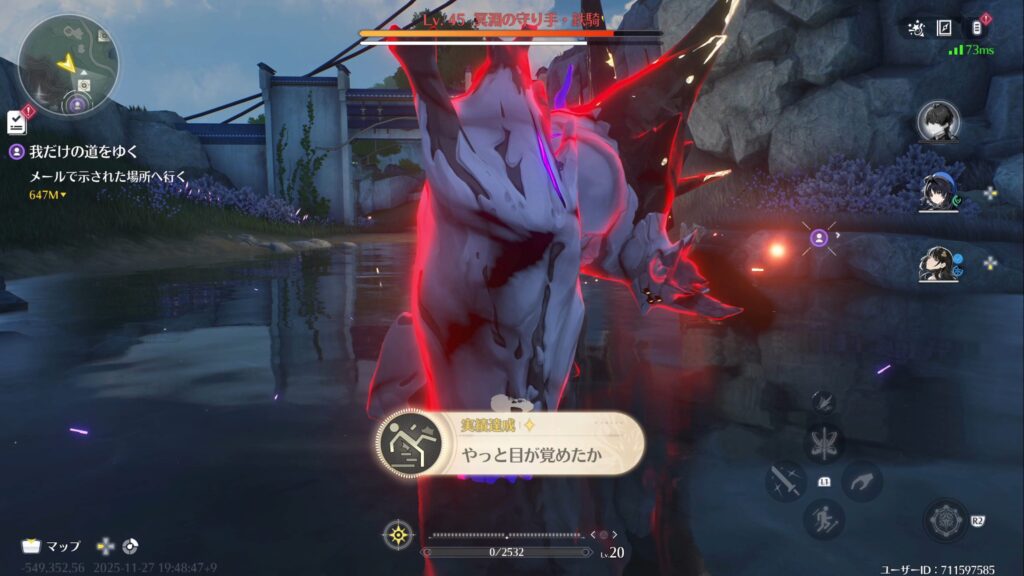This screenshot has width=1024, height=576.
Task: Select the compass utility icon beside level bar
Action: (399, 534)
